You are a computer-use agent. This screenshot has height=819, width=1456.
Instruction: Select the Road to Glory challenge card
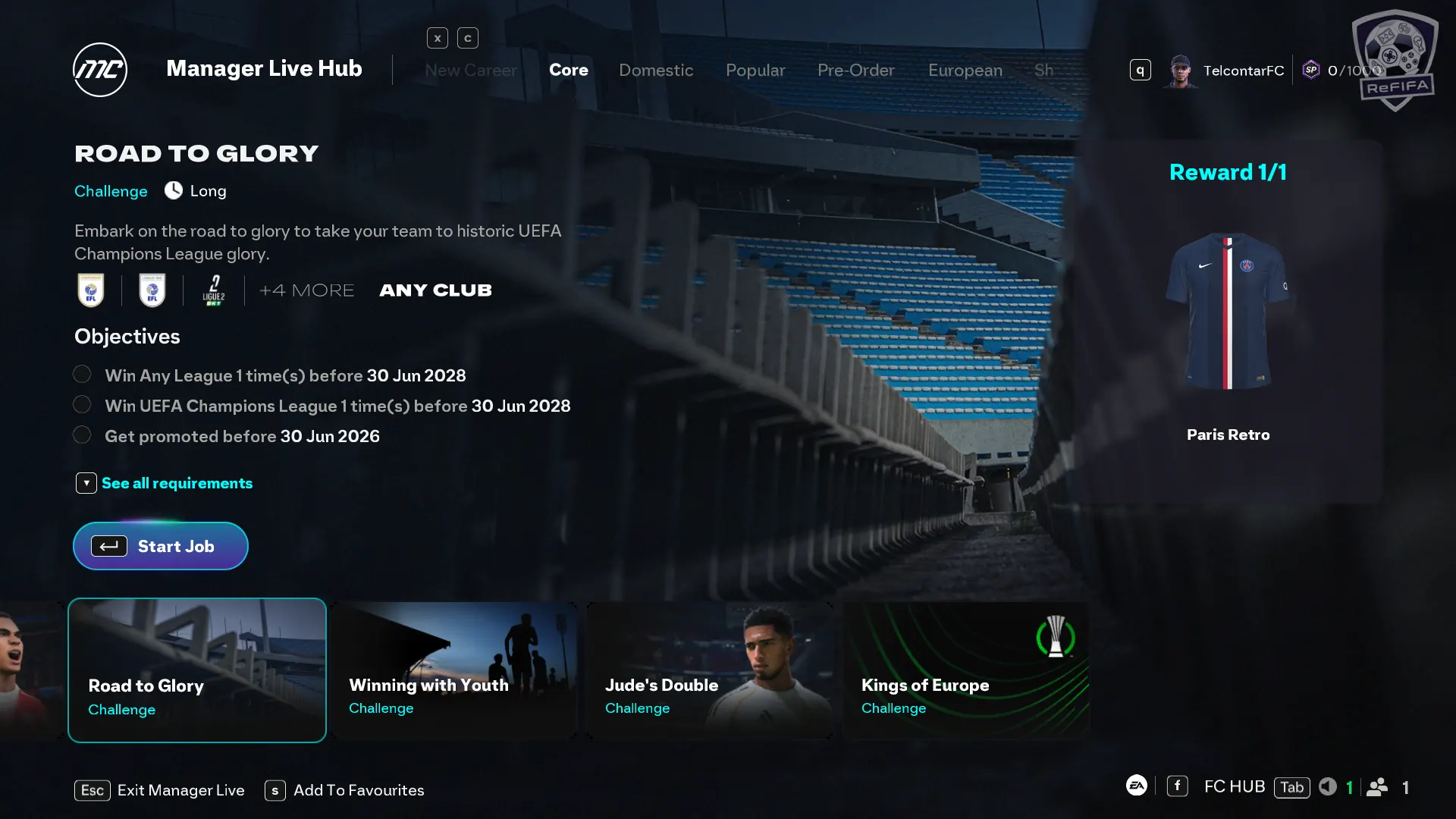[197, 670]
